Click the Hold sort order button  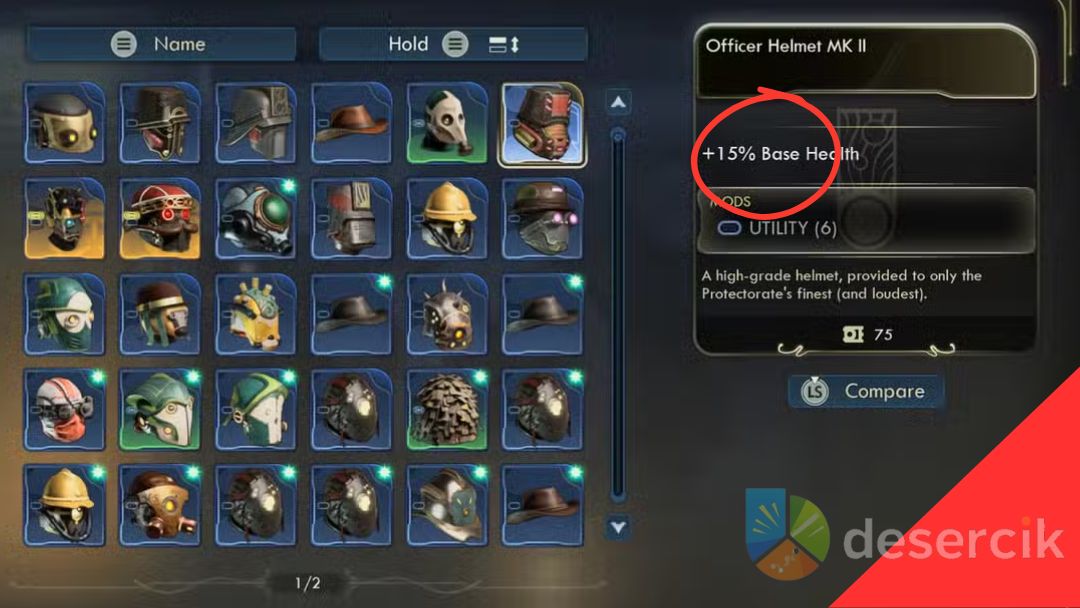[x=453, y=44]
